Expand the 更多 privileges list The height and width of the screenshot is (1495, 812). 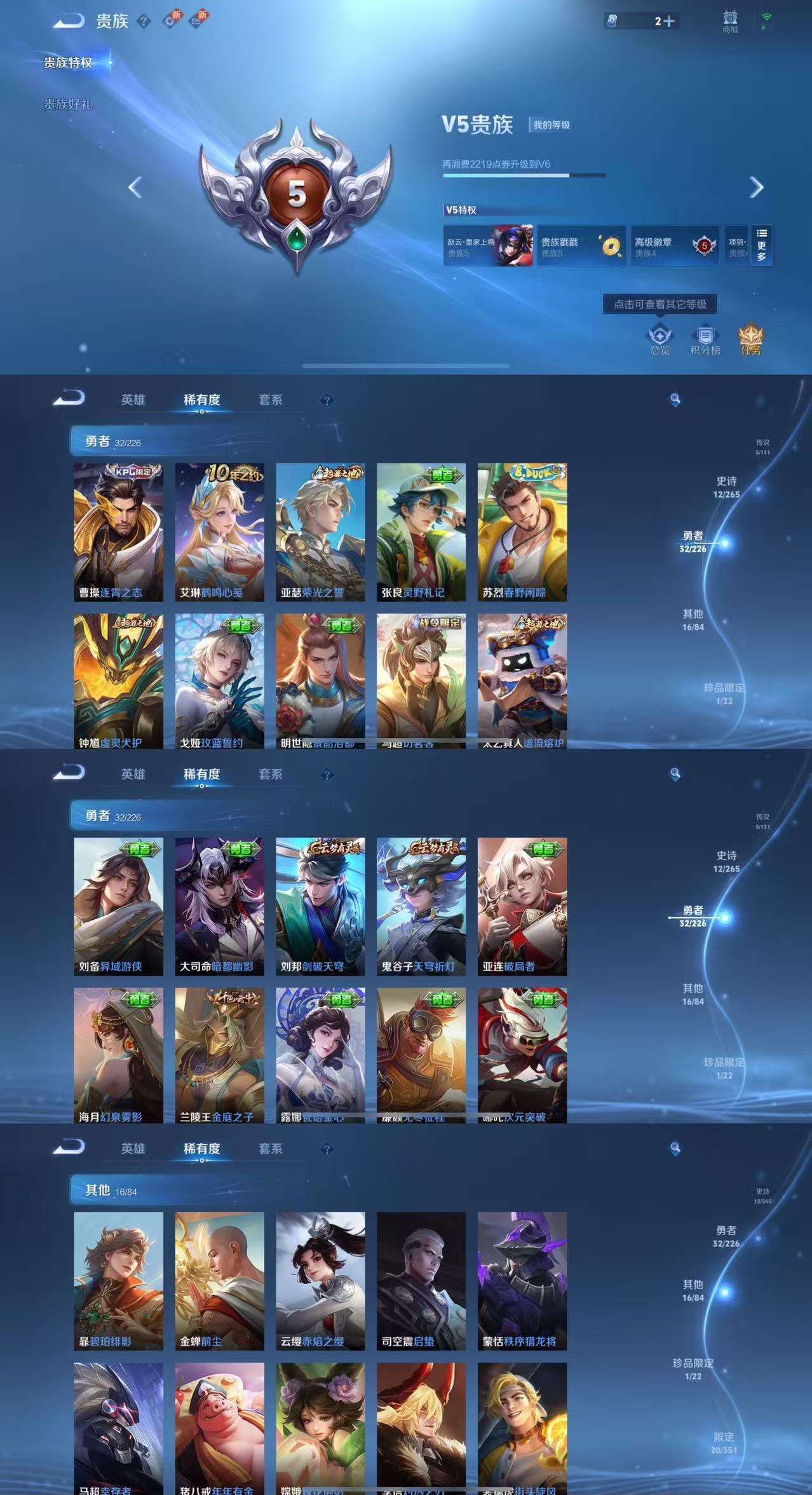click(x=761, y=245)
